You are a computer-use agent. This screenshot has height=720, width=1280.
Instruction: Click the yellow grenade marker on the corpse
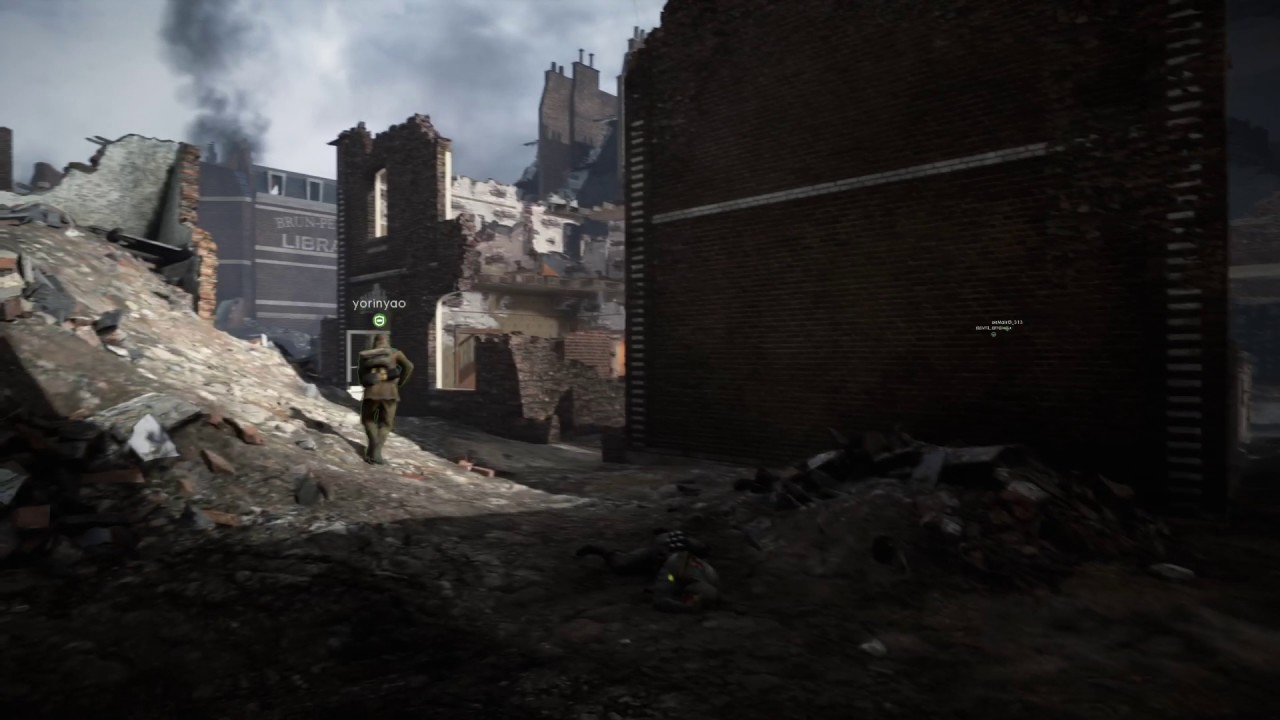[x=672, y=578]
